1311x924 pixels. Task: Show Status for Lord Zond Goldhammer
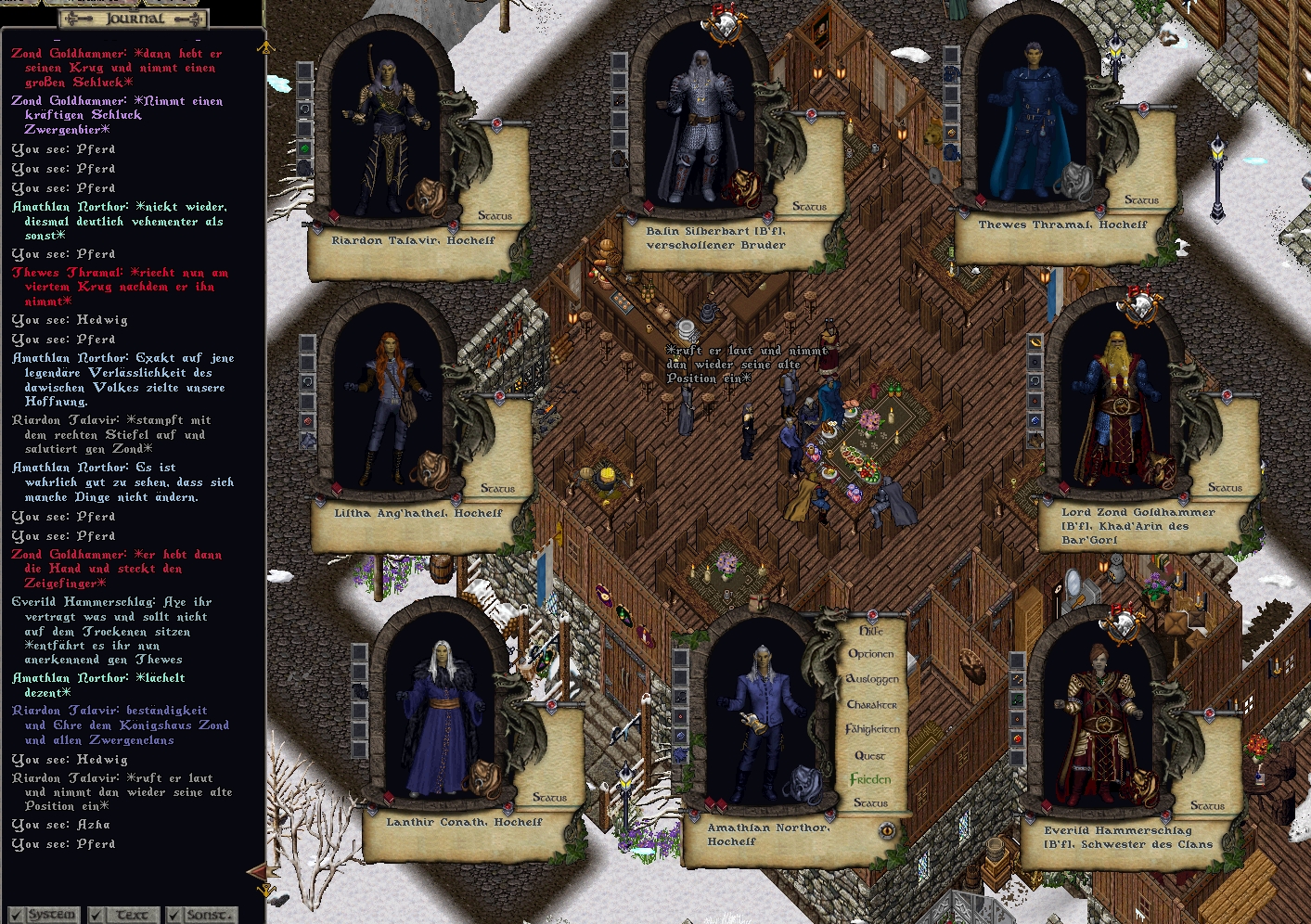click(1225, 487)
